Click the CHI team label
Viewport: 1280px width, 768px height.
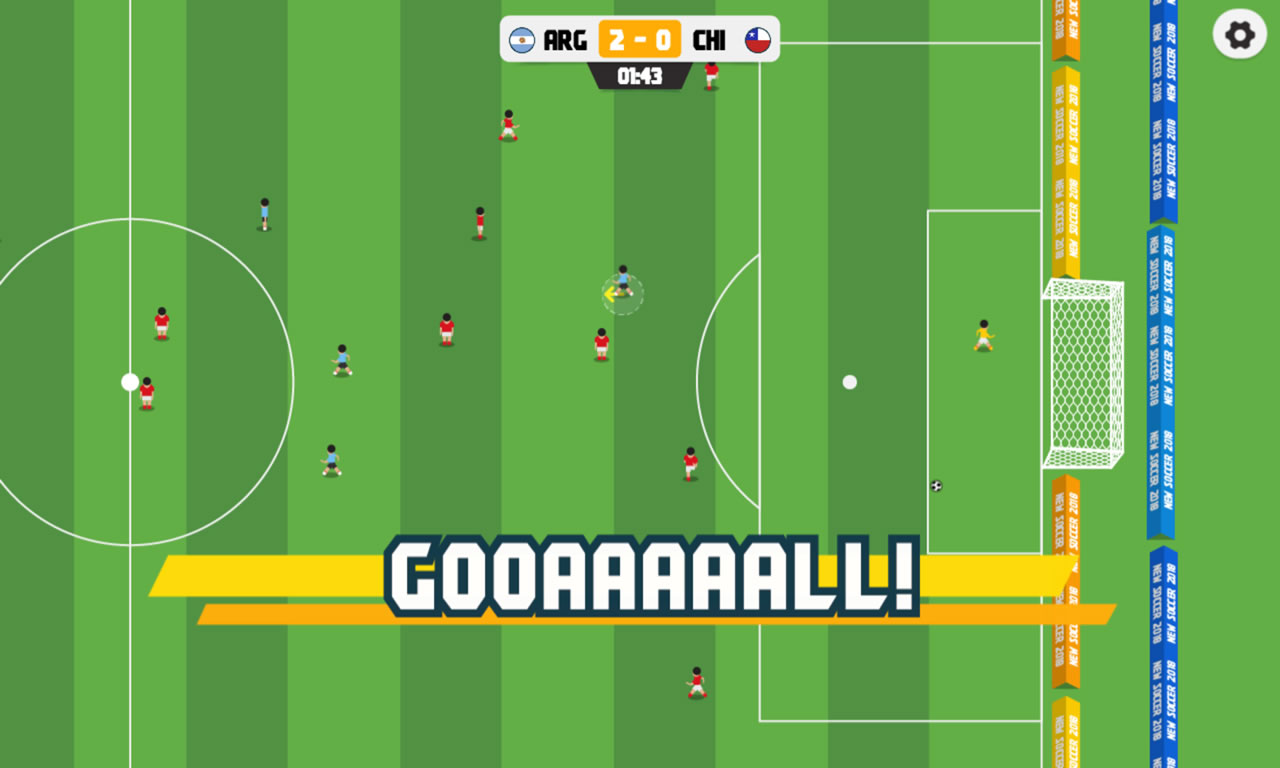pyautogui.click(x=710, y=41)
